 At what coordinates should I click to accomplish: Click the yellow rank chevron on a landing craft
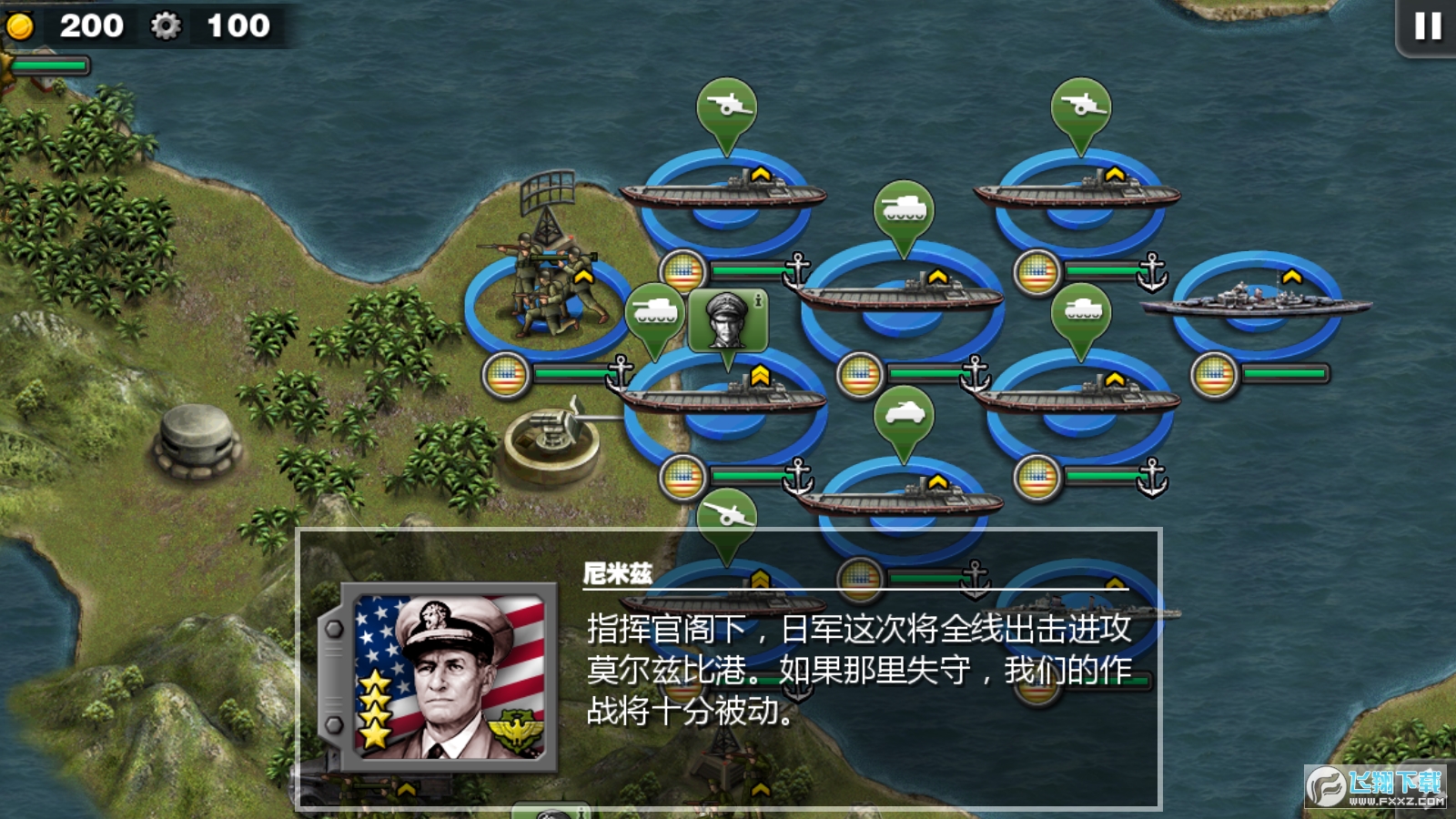coord(763,173)
